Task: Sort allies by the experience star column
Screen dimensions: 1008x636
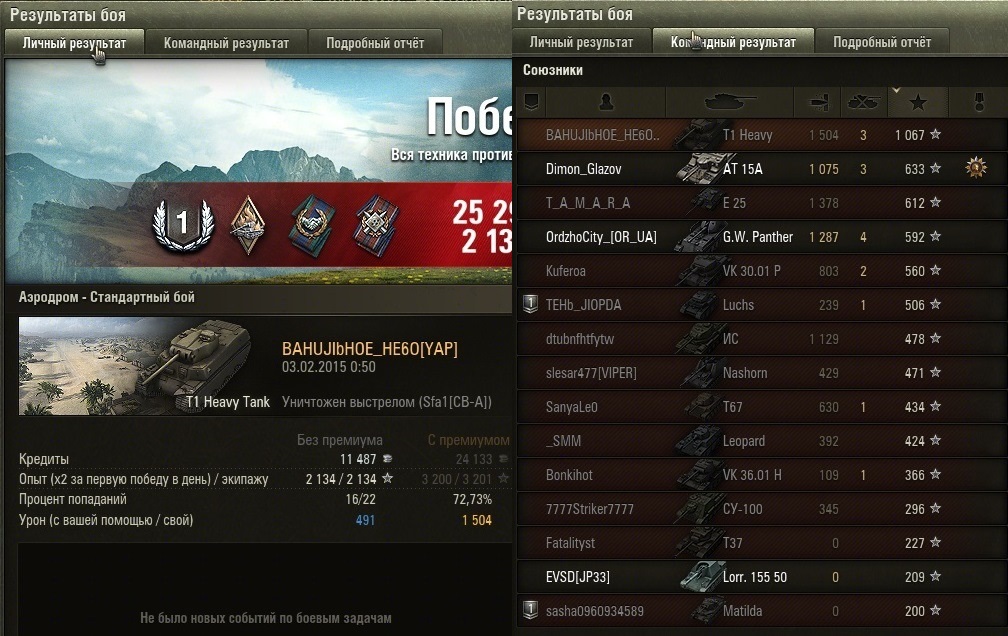Action: tap(919, 102)
